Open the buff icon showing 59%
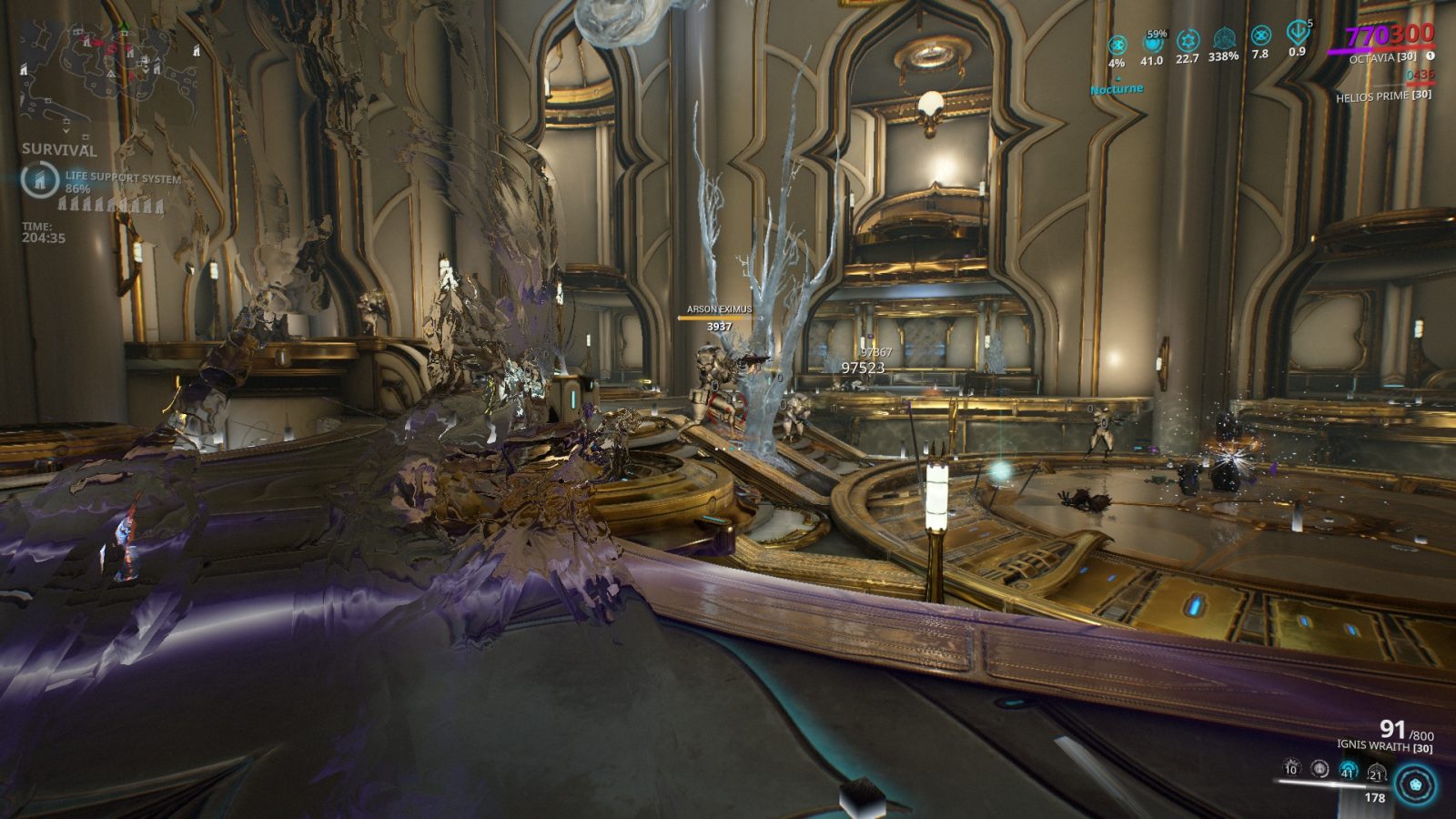 (1151, 44)
